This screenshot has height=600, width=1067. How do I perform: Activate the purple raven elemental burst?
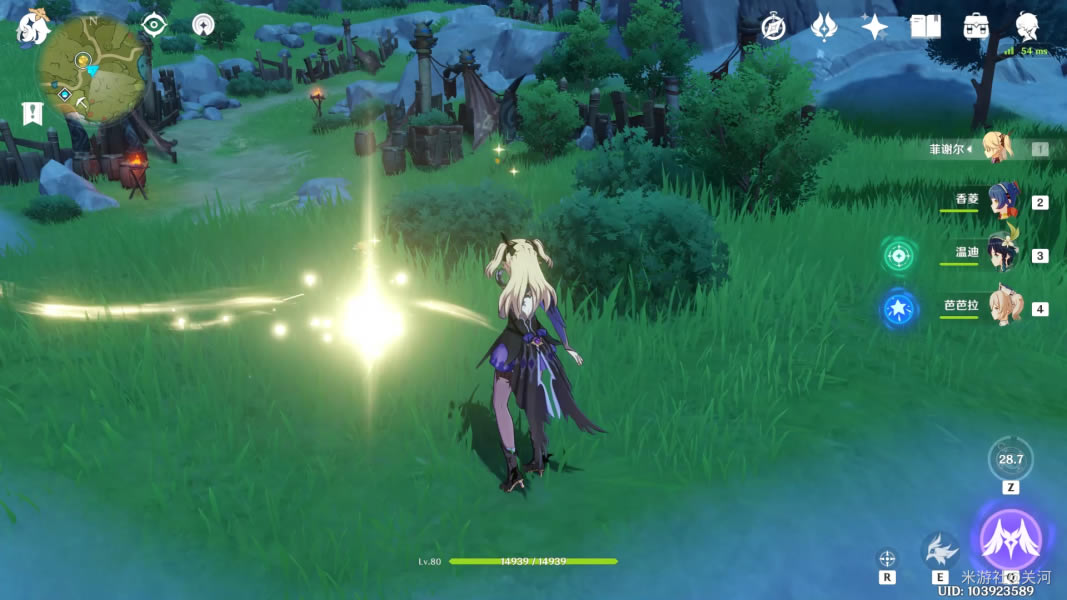[x=1010, y=539]
